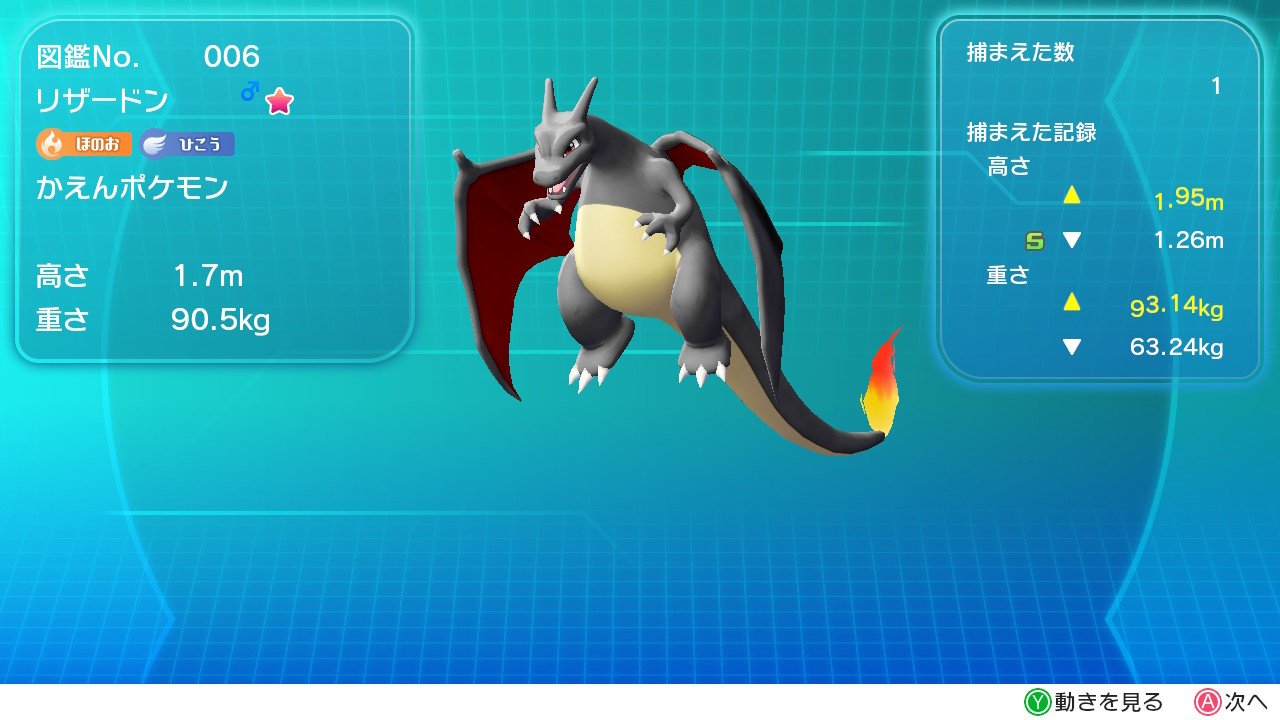Toggle the white down arrow beside 1.26m
The image size is (1280, 720).
point(1071,240)
